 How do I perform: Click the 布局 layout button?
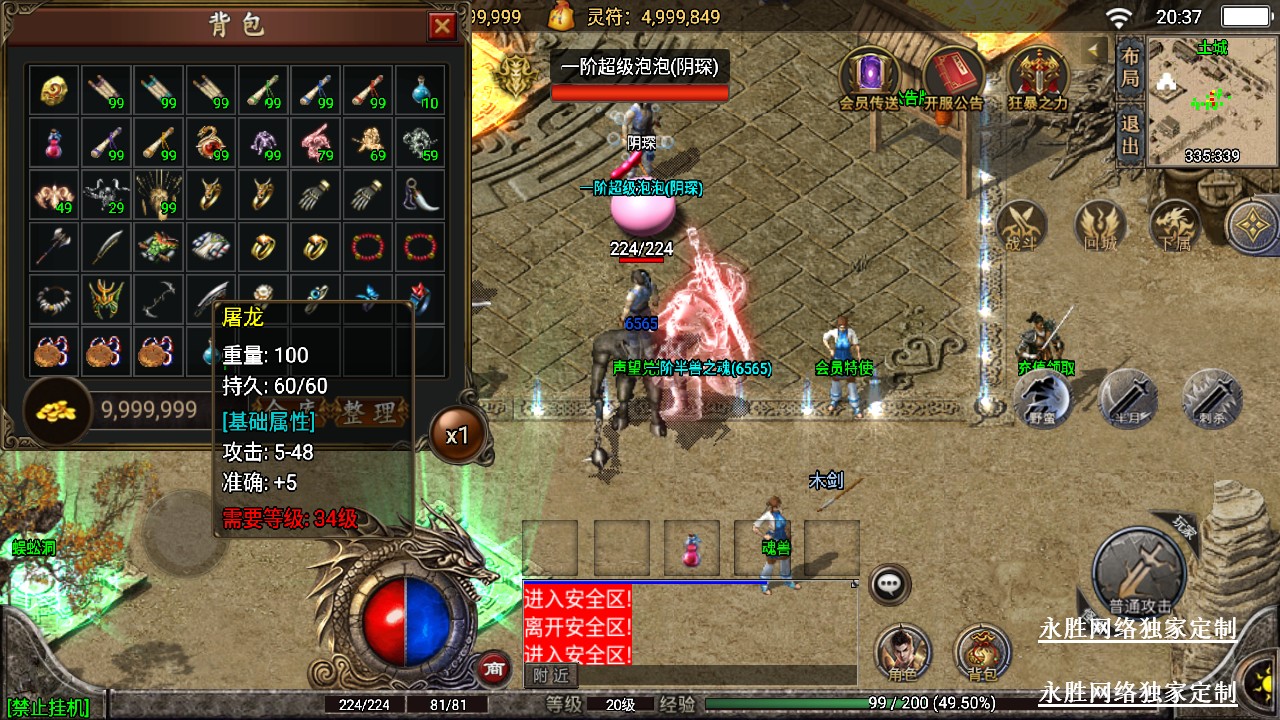pyautogui.click(x=1130, y=67)
